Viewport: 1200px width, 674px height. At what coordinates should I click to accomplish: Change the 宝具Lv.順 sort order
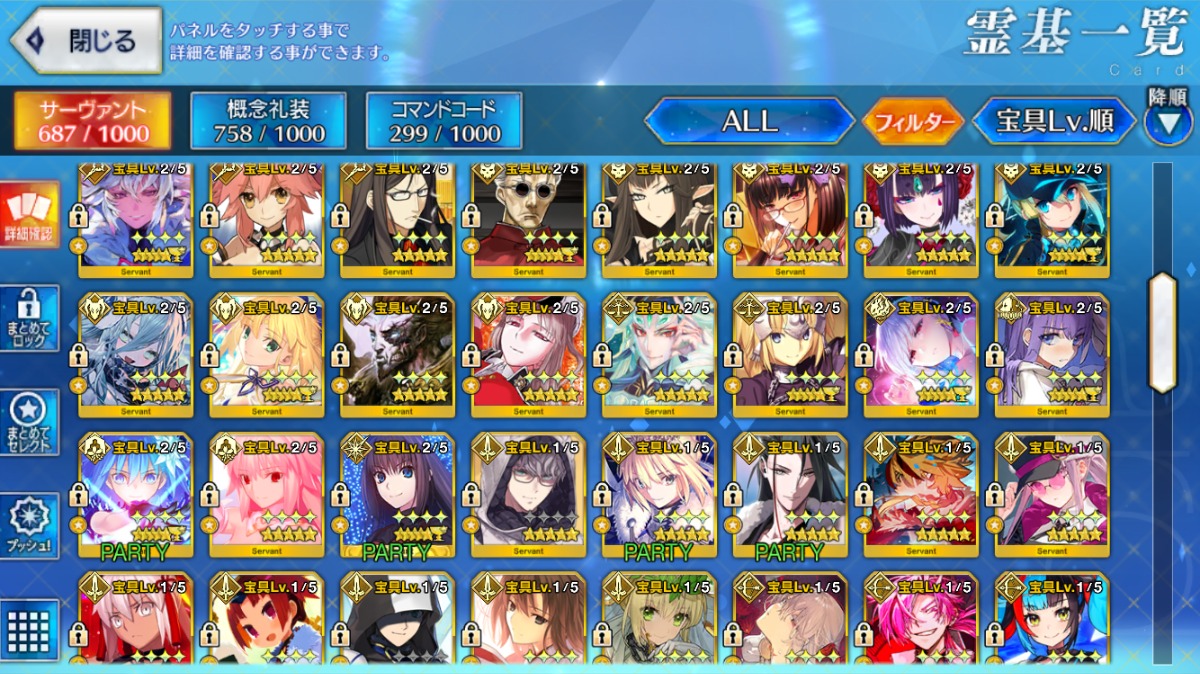click(1054, 122)
